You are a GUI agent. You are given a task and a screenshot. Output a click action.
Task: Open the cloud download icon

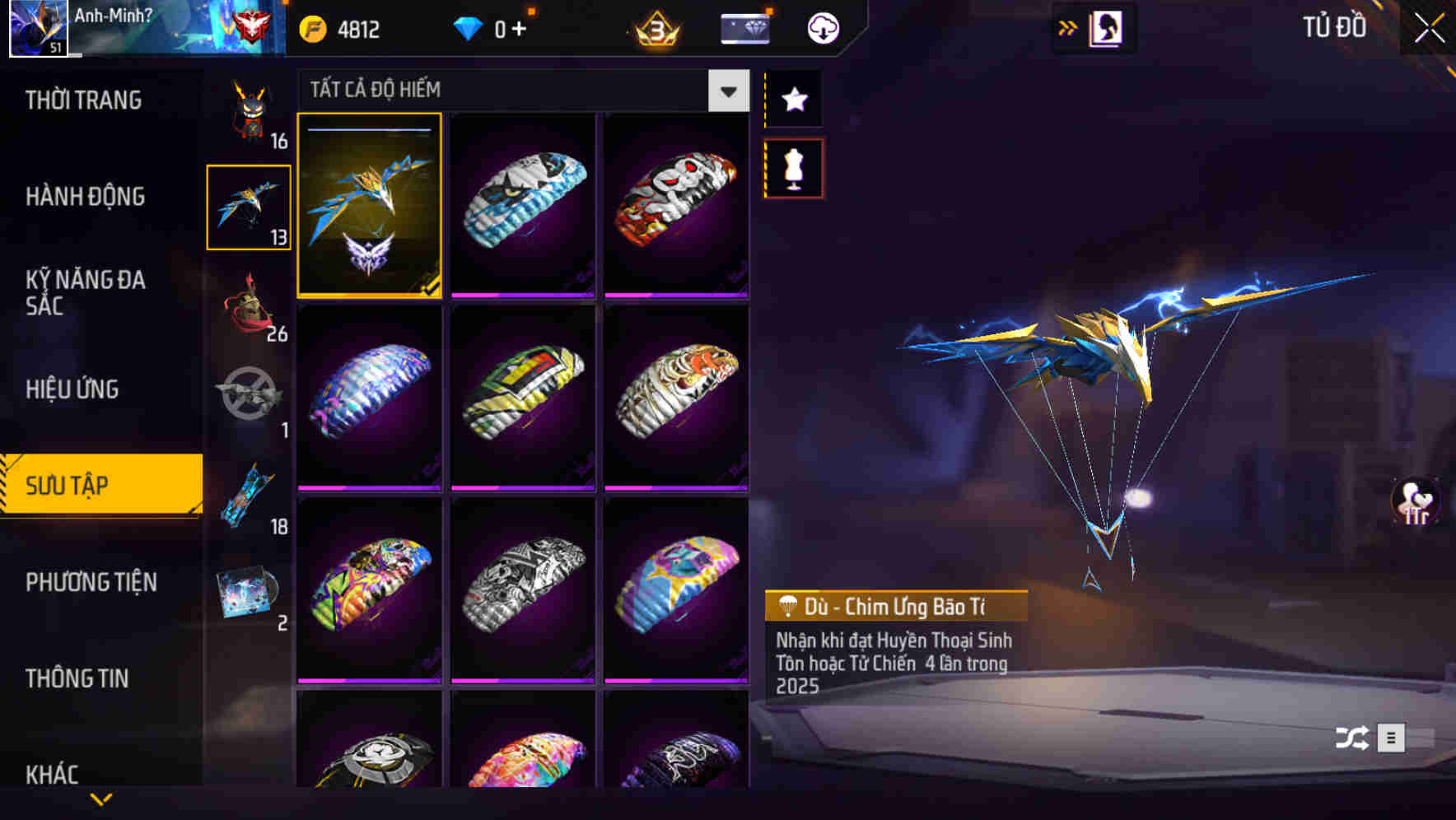click(822, 27)
